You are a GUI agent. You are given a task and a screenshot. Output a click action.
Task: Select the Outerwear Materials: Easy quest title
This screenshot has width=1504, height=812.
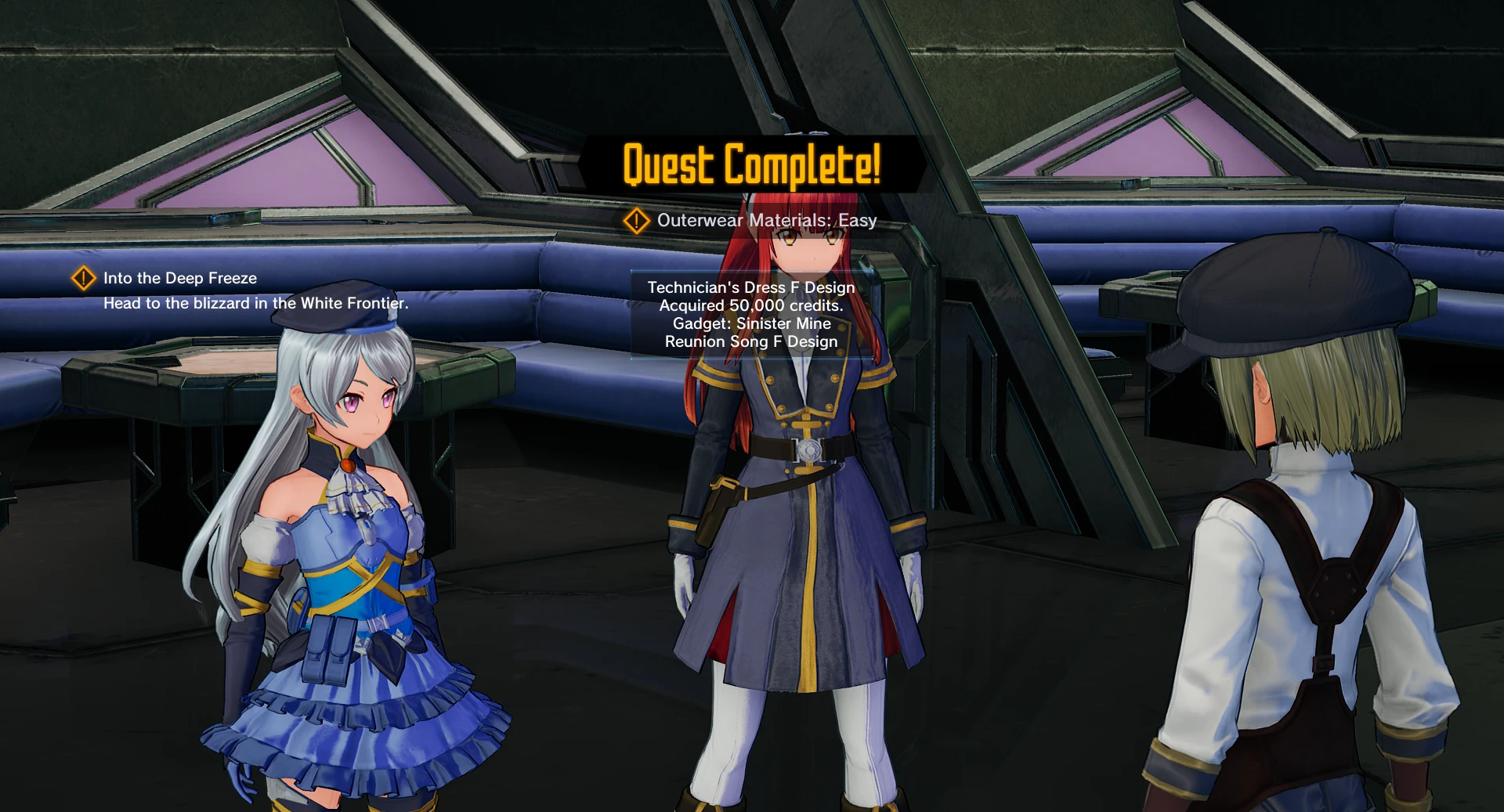pos(767,221)
